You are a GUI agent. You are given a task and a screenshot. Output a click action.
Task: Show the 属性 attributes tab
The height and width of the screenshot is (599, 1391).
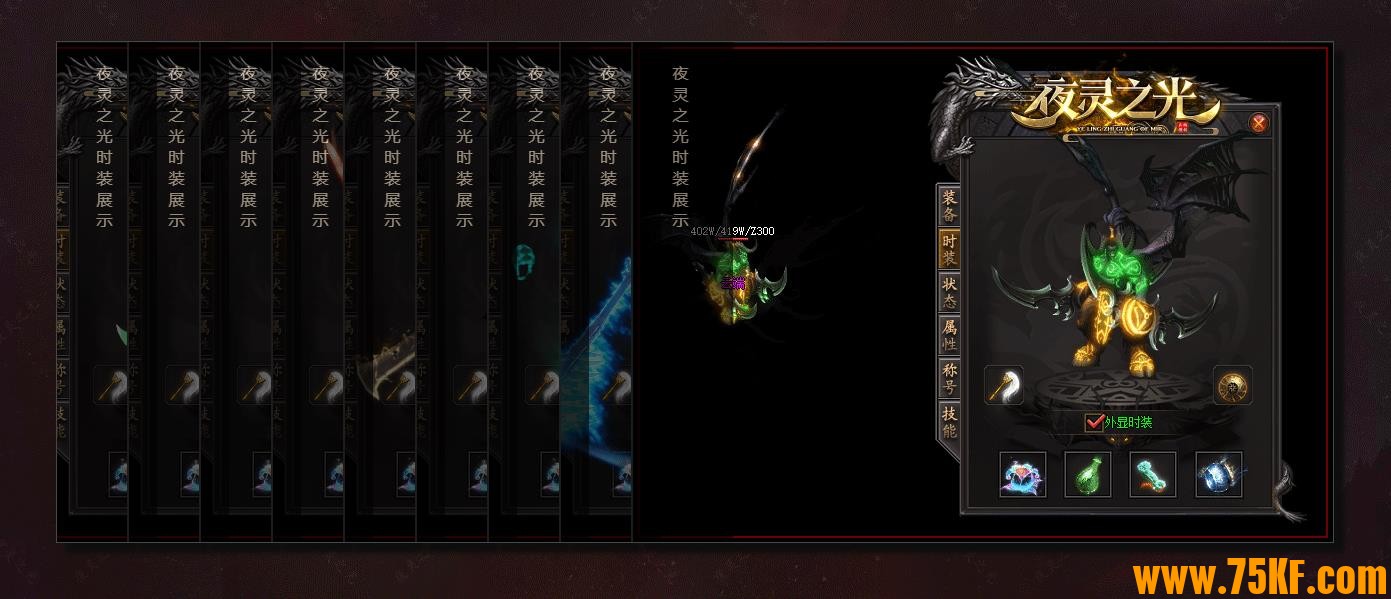coord(949,335)
